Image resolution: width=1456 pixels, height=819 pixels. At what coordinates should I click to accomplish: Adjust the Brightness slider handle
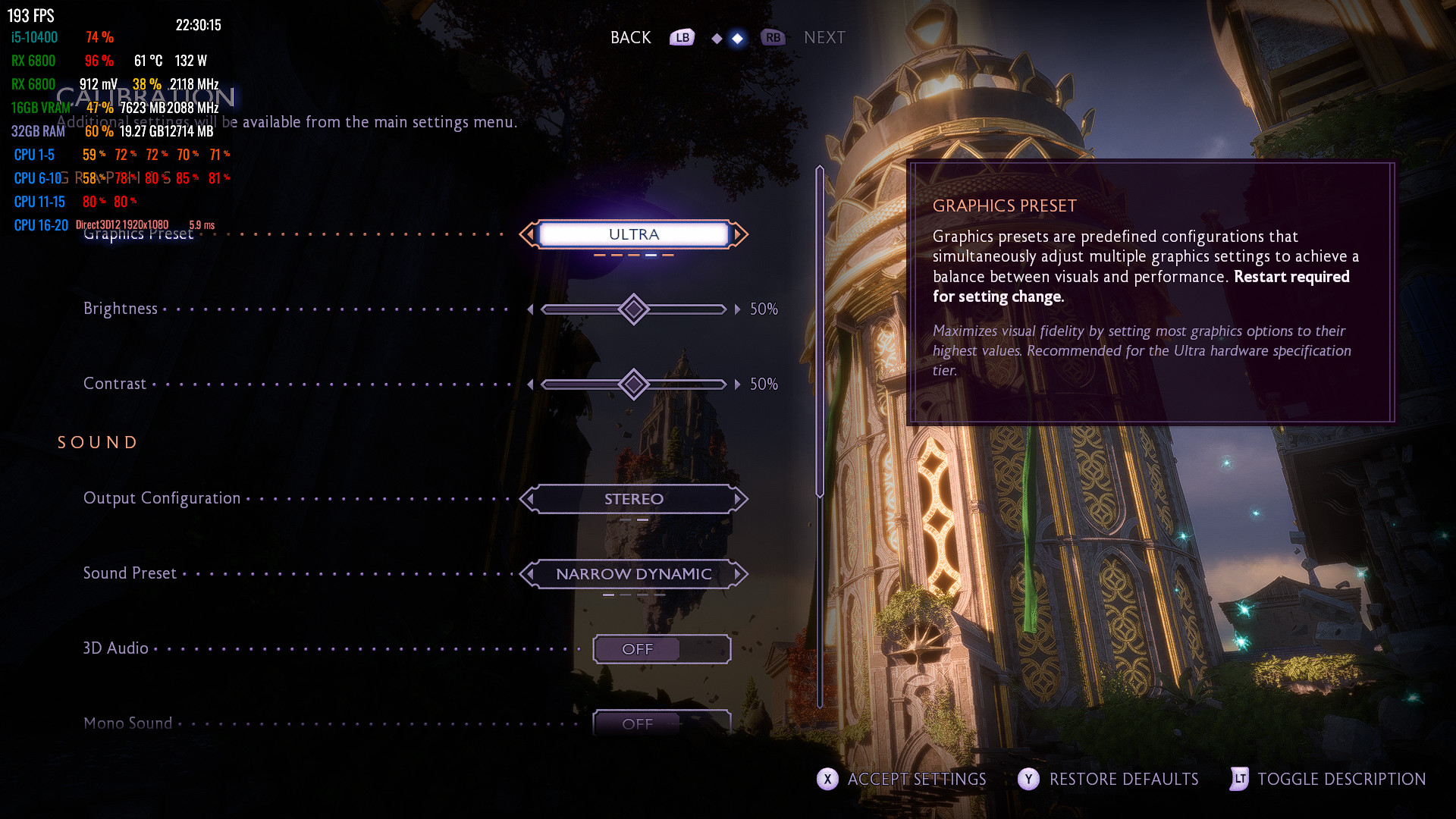[633, 309]
